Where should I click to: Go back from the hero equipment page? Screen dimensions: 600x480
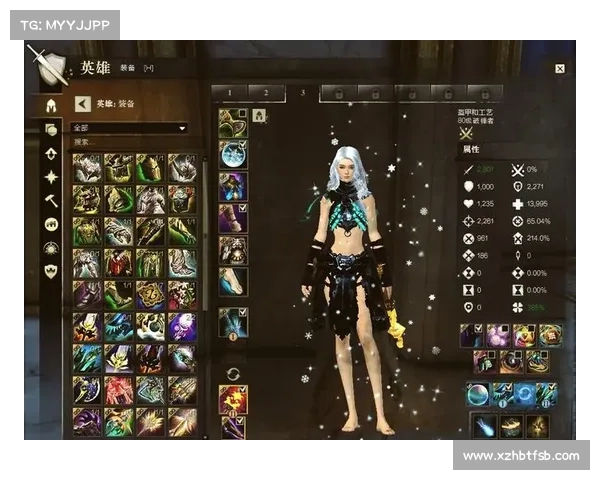pyautogui.click(x=83, y=103)
